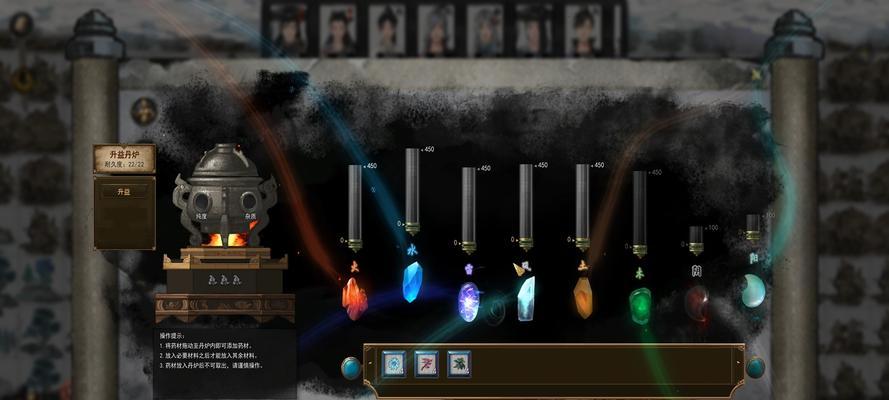Select the orange fire element crystal
Image resolution: width=889 pixels, height=400 pixels.
(x=355, y=297)
